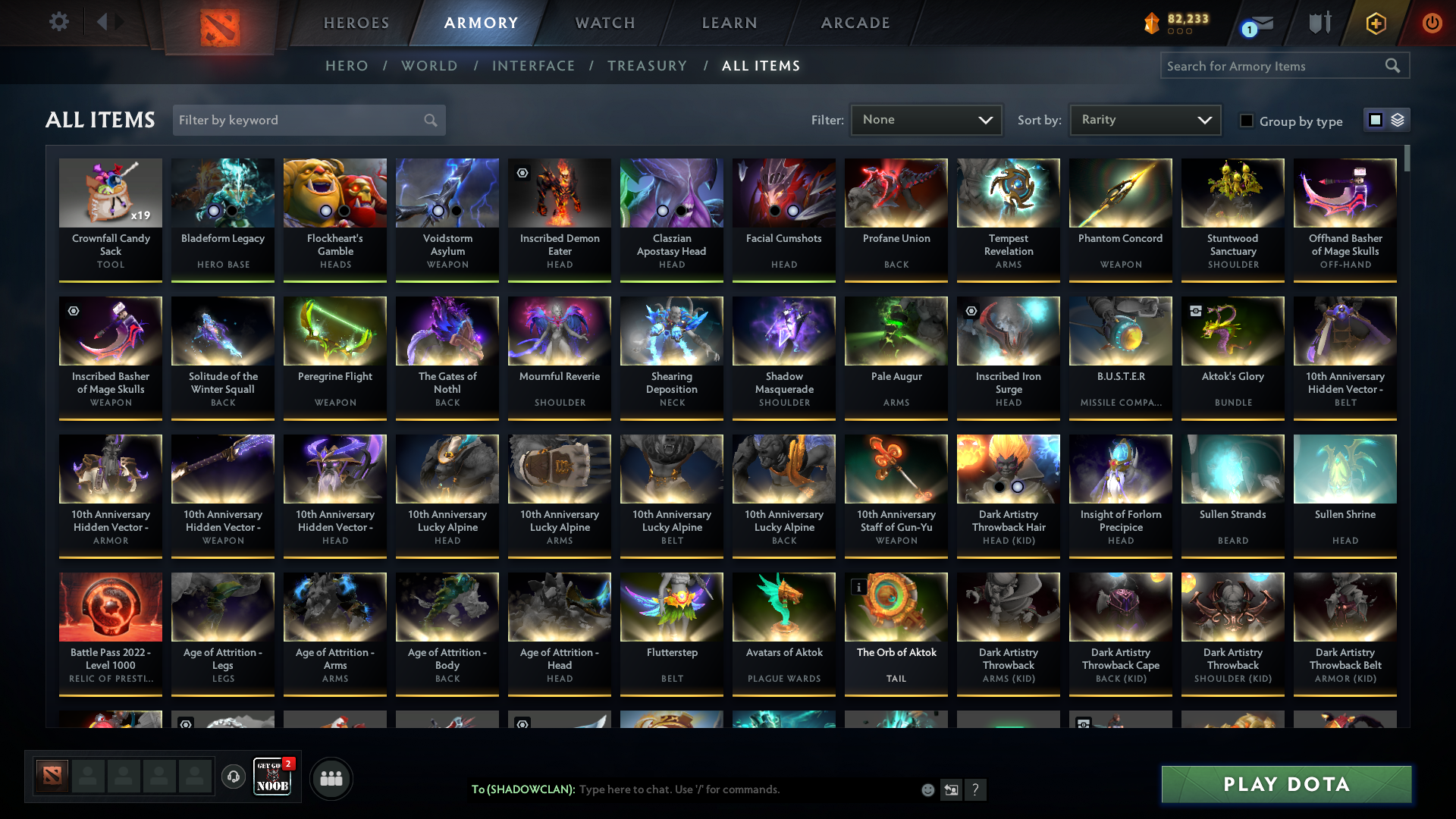The height and width of the screenshot is (819, 1456).
Task: Click the Armory Items search magnifying glass
Action: coord(1394,66)
